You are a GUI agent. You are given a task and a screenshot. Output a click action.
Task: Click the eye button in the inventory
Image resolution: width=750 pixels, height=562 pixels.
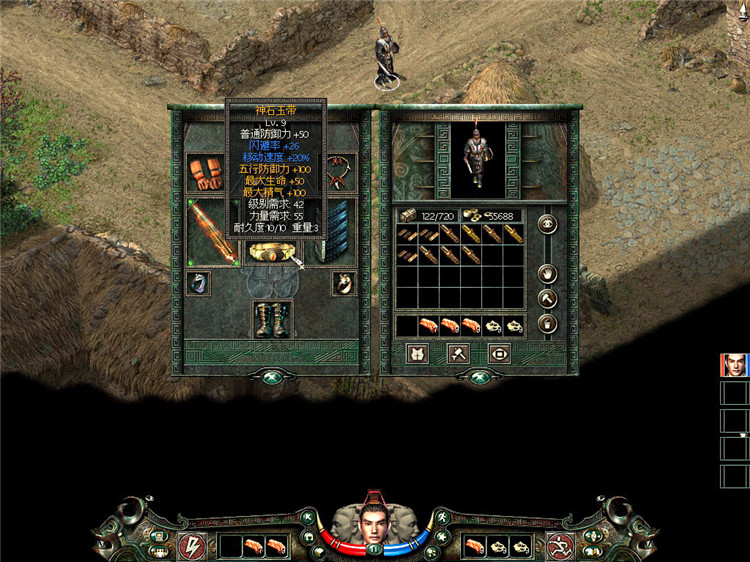coord(546,225)
